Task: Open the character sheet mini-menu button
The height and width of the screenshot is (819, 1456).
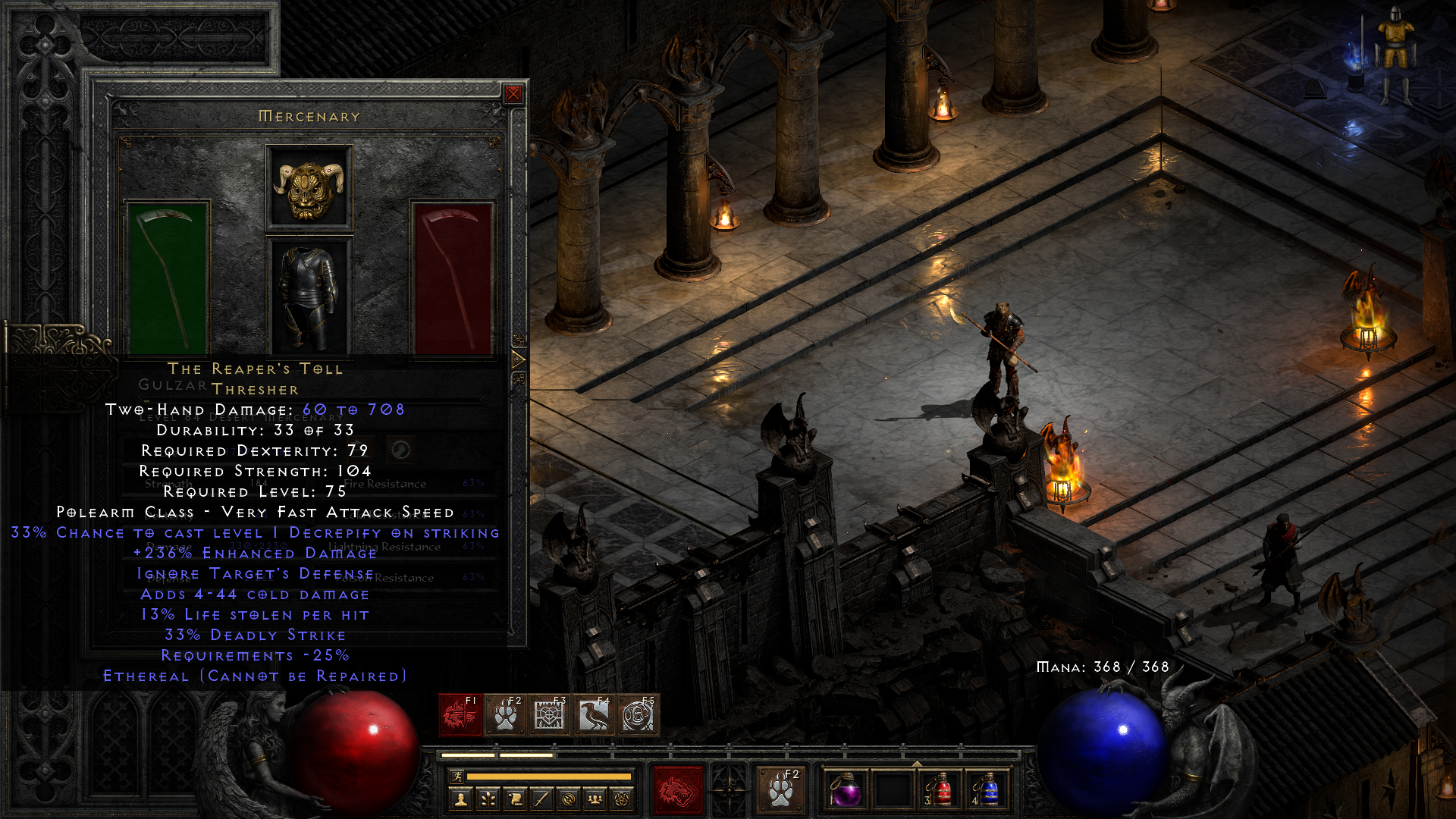Action: tap(460, 799)
